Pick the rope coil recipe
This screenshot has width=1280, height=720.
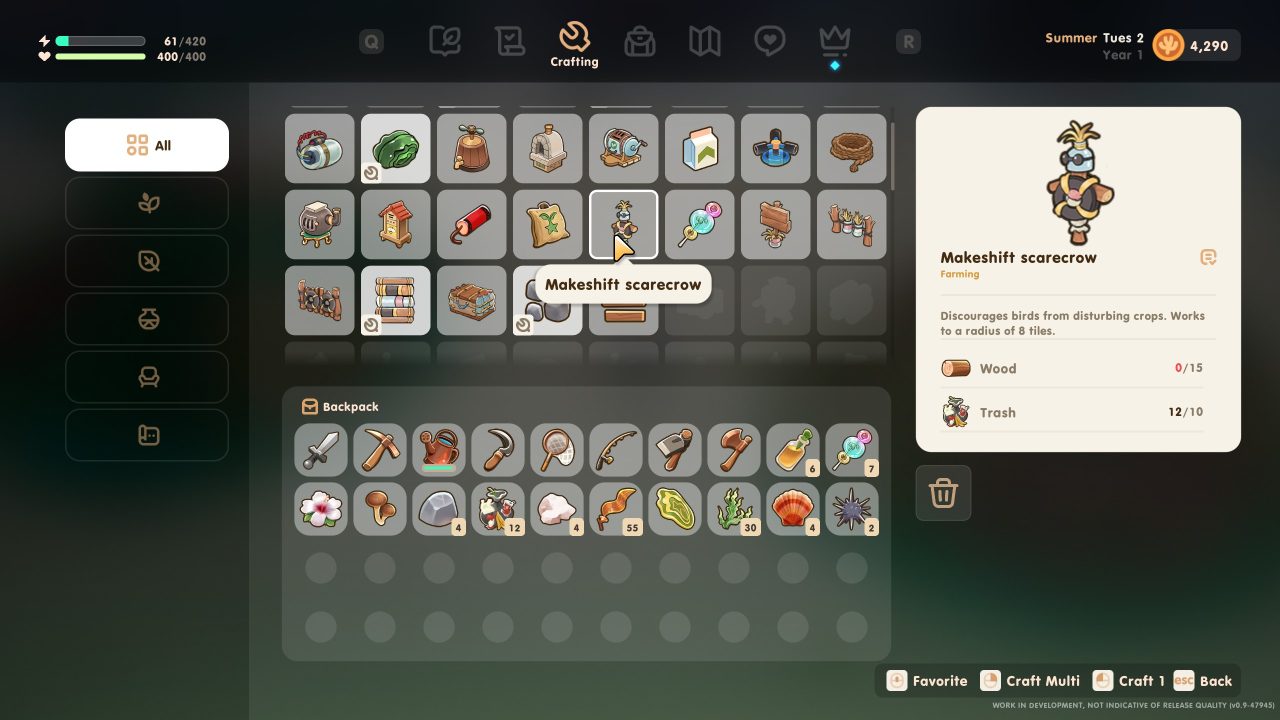[851, 148]
